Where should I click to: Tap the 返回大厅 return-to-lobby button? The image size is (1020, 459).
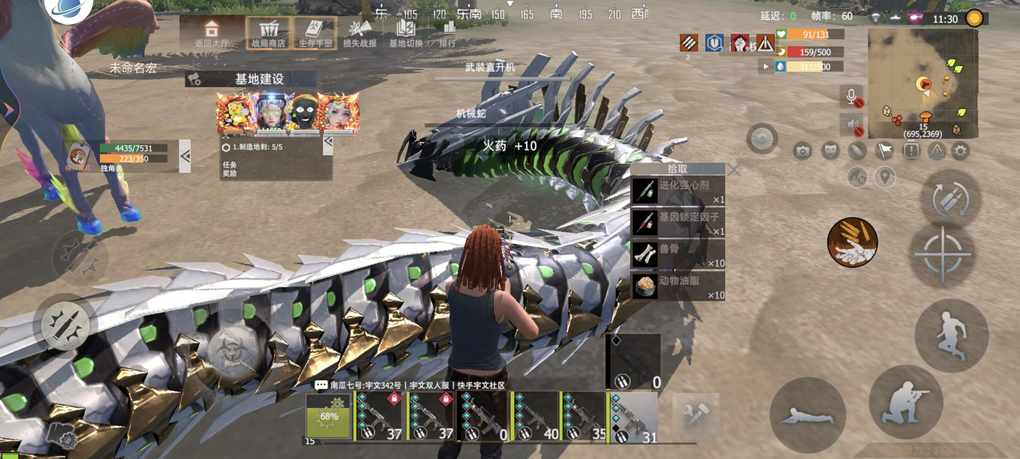211,33
